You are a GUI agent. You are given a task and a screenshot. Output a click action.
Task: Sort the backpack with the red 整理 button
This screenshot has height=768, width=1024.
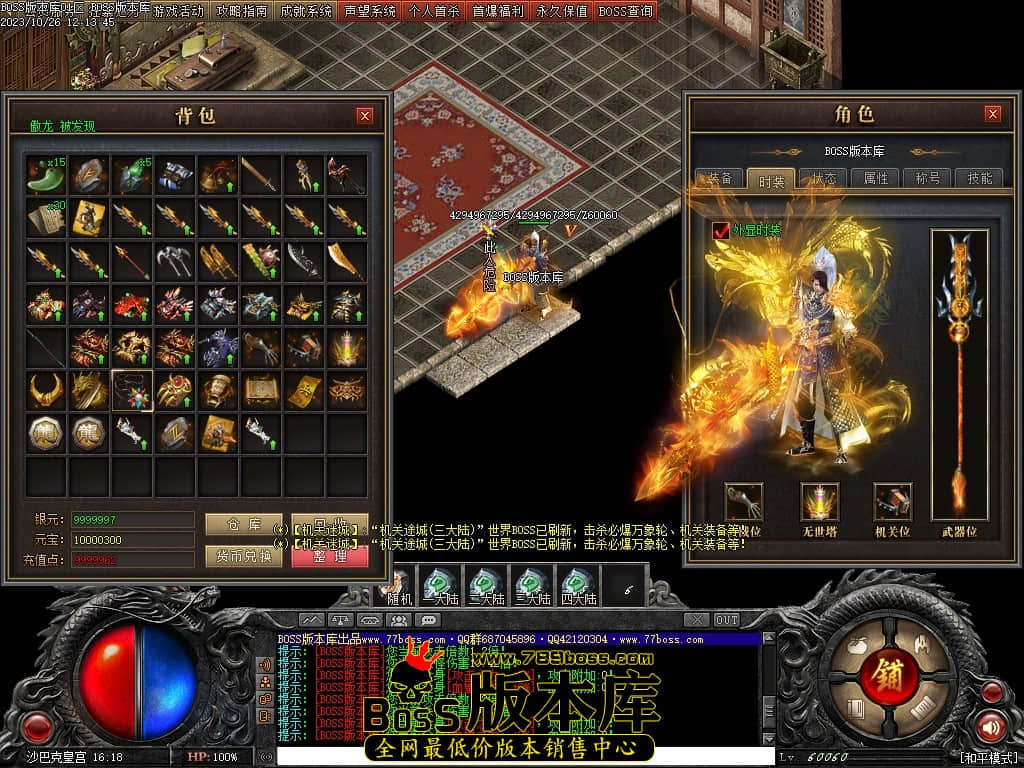(330, 556)
